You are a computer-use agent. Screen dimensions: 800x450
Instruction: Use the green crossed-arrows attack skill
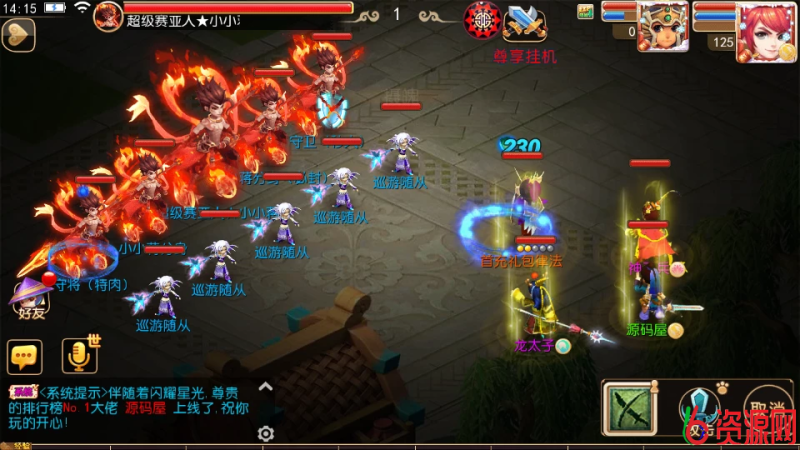(628, 409)
